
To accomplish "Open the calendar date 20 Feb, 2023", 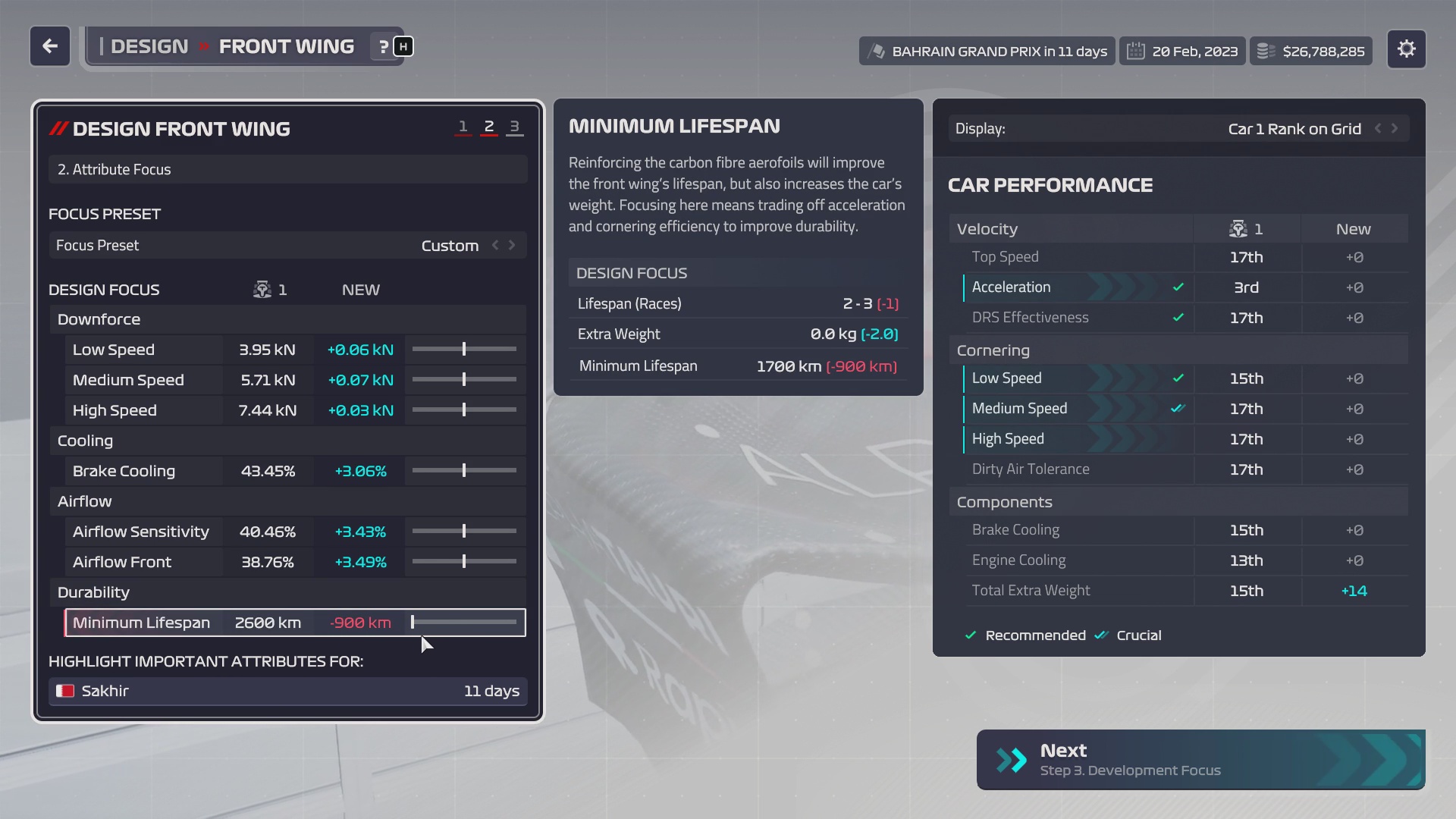I will pos(1182,52).
